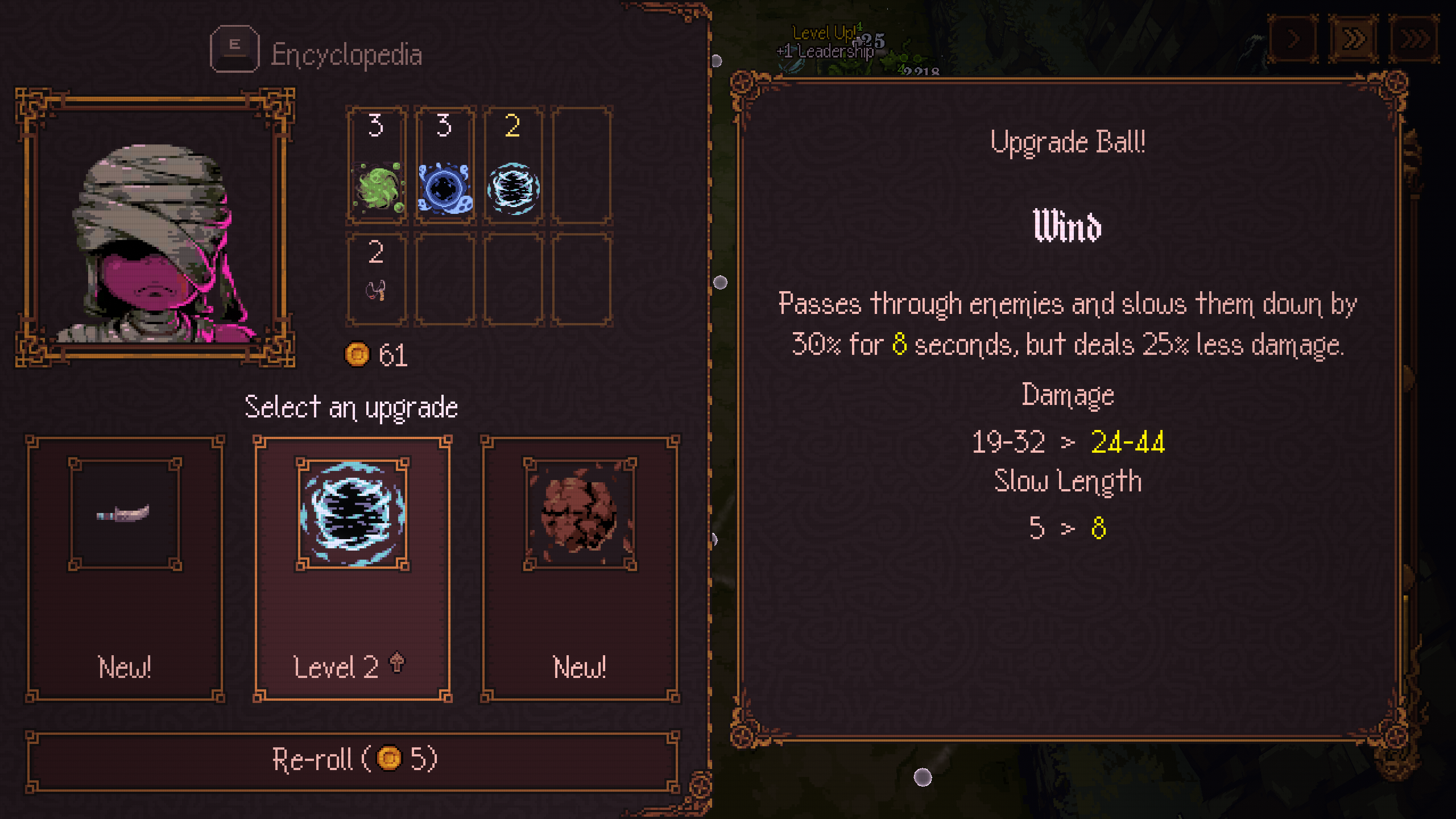Pick the new cracked rock ball card
Image resolution: width=1456 pixels, height=819 pixels.
click(x=580, y=569)
